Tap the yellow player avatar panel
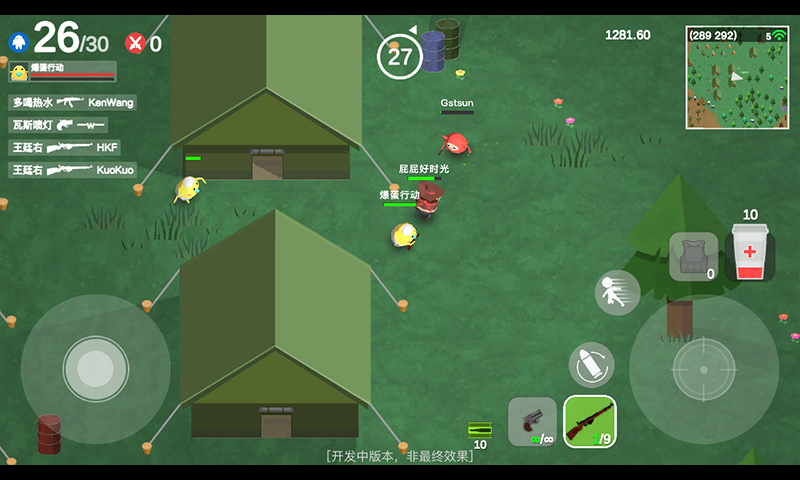This screenshot has height=480, width=800. [x=62, y=71]
